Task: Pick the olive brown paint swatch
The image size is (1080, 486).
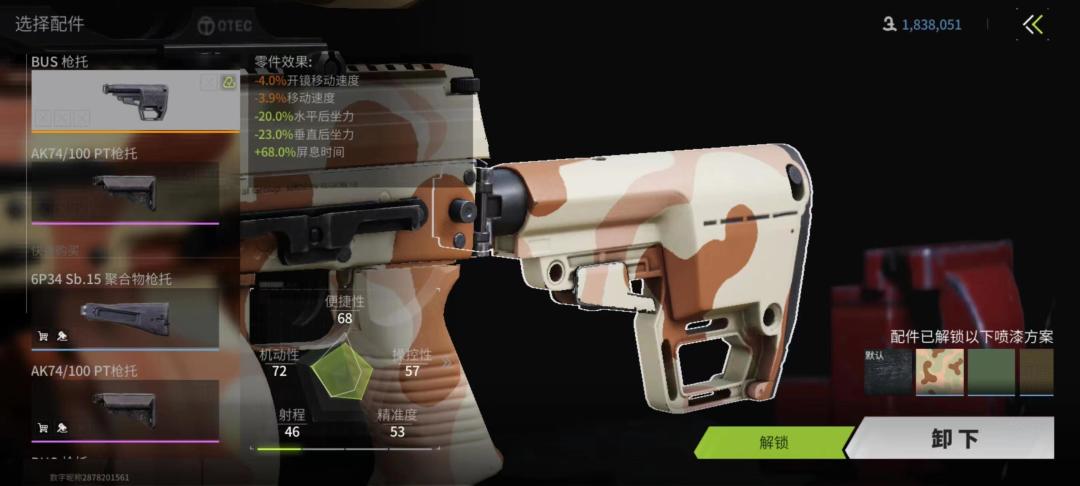Action: (x=1037, y=371)
